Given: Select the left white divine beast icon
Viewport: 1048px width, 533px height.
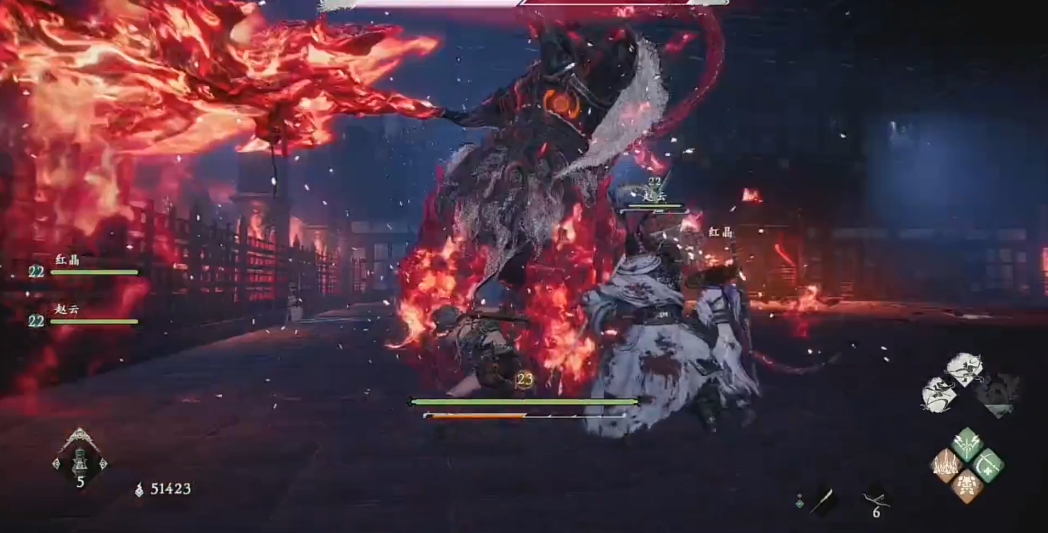Looking at the screenshot, I should (938, 392).
